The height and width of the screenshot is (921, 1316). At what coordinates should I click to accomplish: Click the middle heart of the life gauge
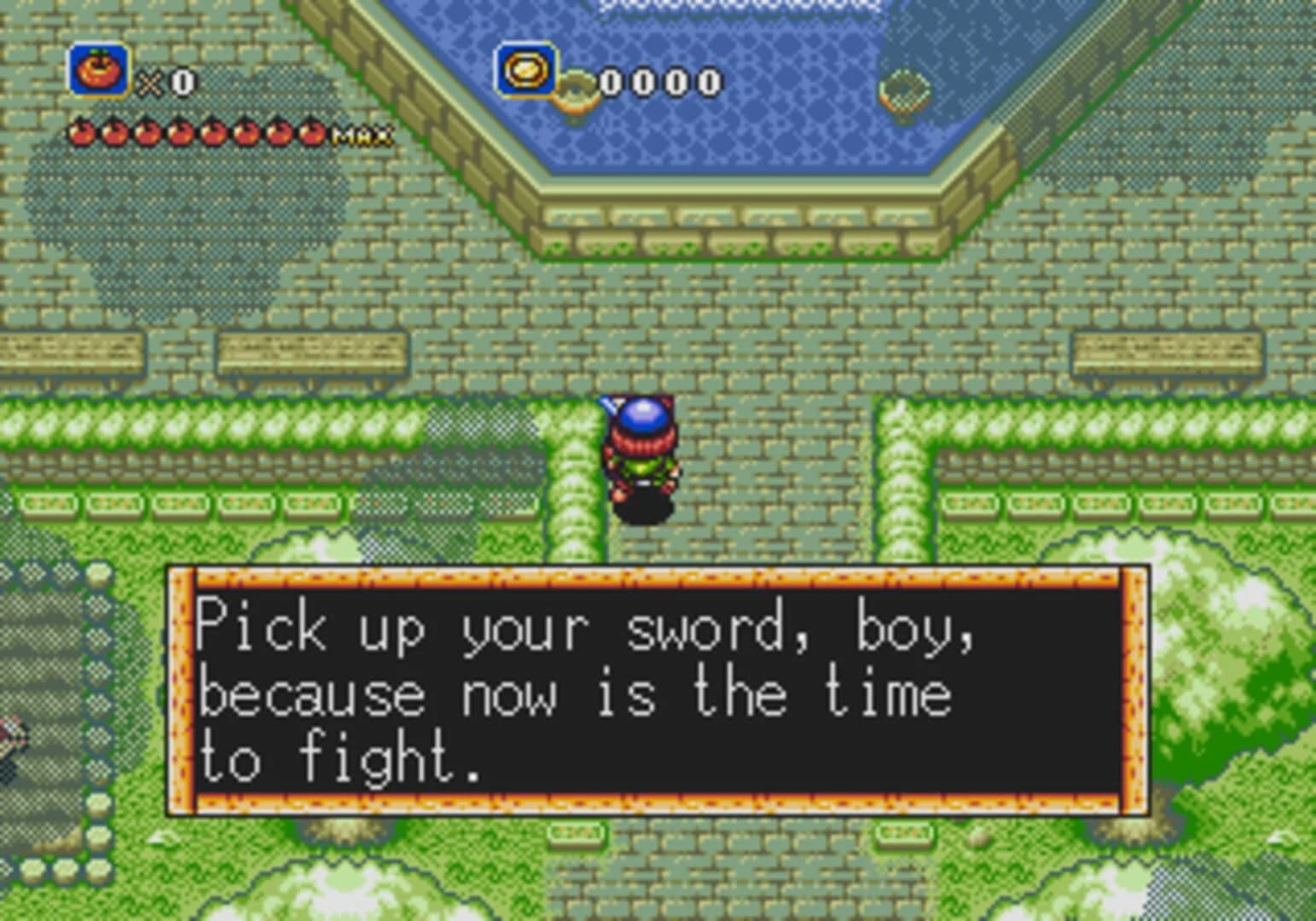[196, 132]
